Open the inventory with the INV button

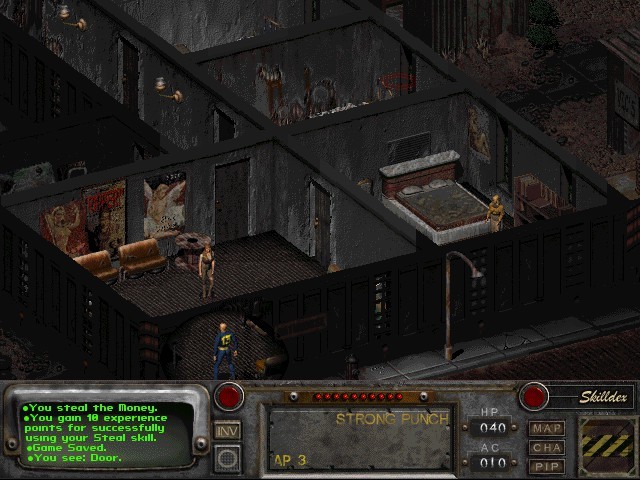[x=227, y=431]
